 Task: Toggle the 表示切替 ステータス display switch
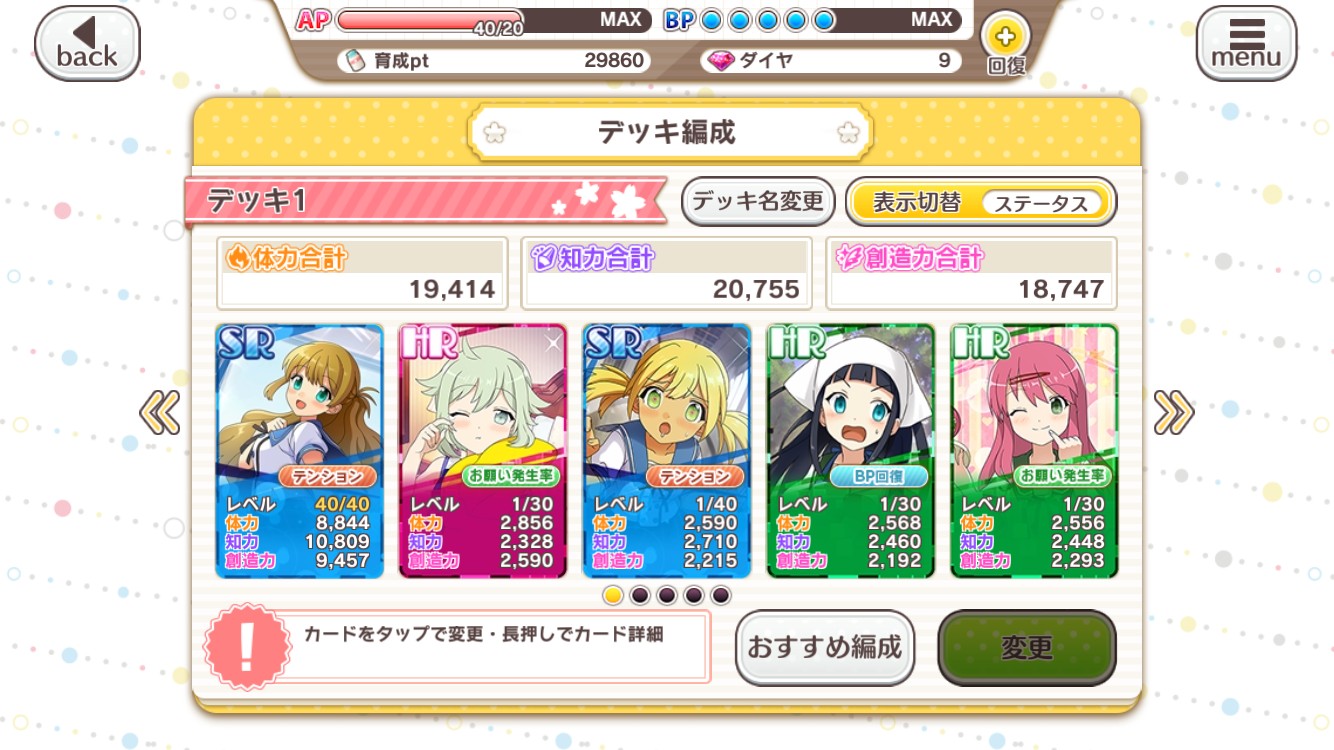click(x=980, y=202)
